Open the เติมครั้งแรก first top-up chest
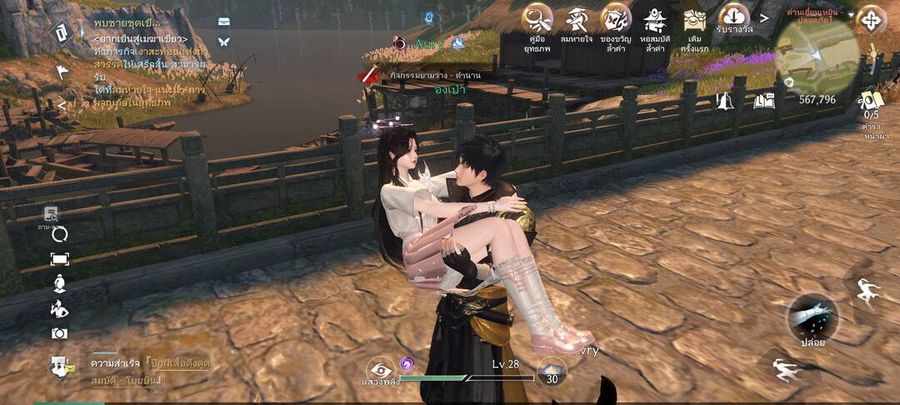 click(695, 18)
